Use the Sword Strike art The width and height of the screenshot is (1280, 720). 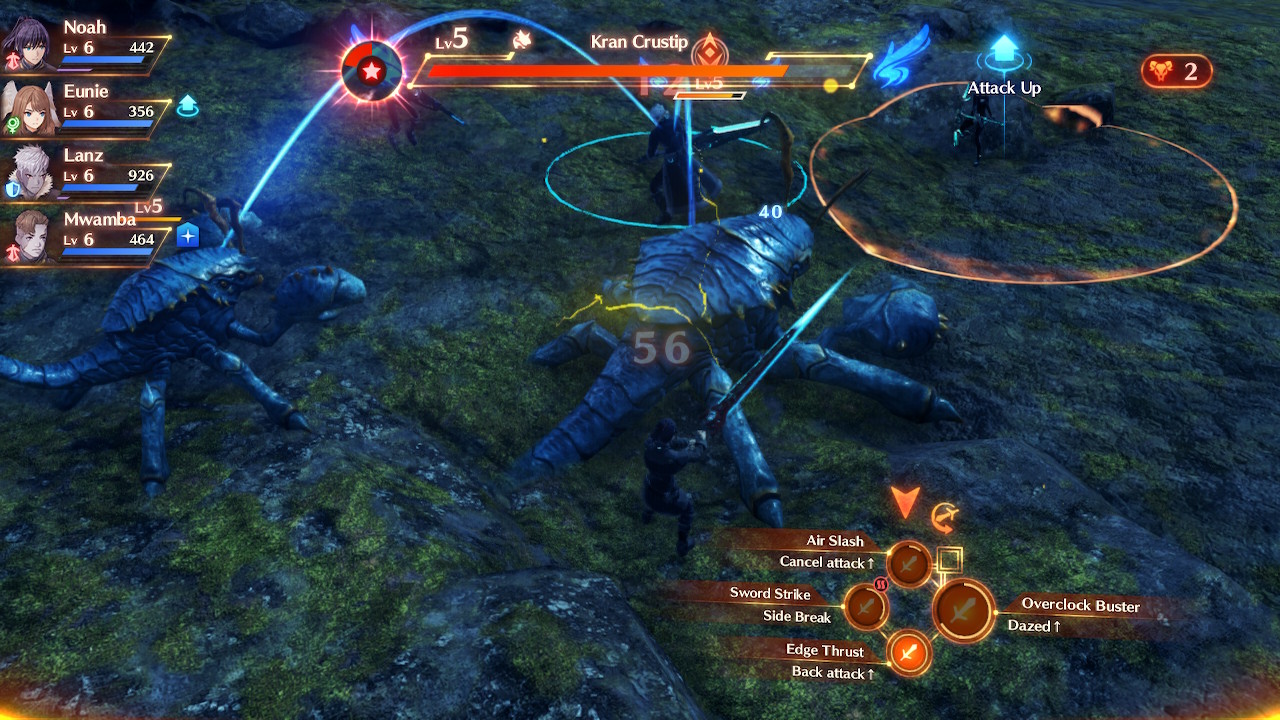[x=866, y=608]
